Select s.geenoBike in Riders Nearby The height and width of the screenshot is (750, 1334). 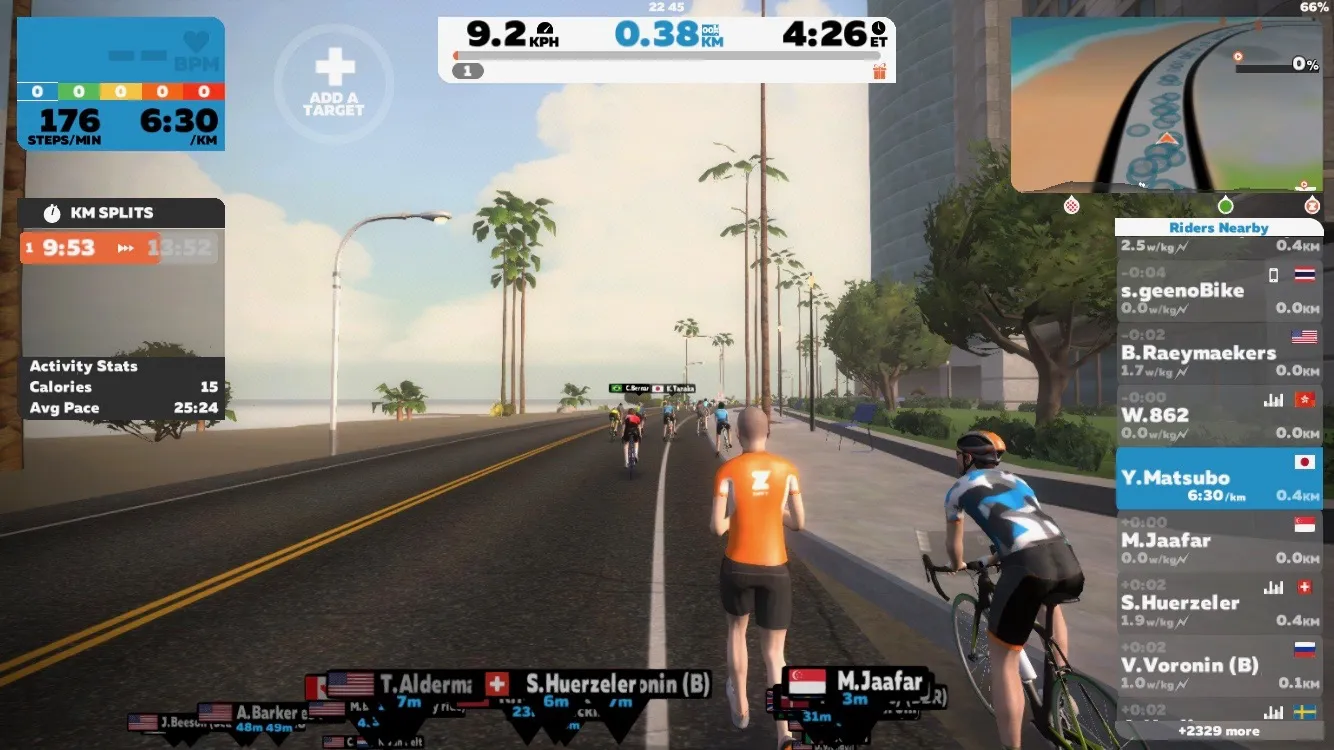[1219, 291]
